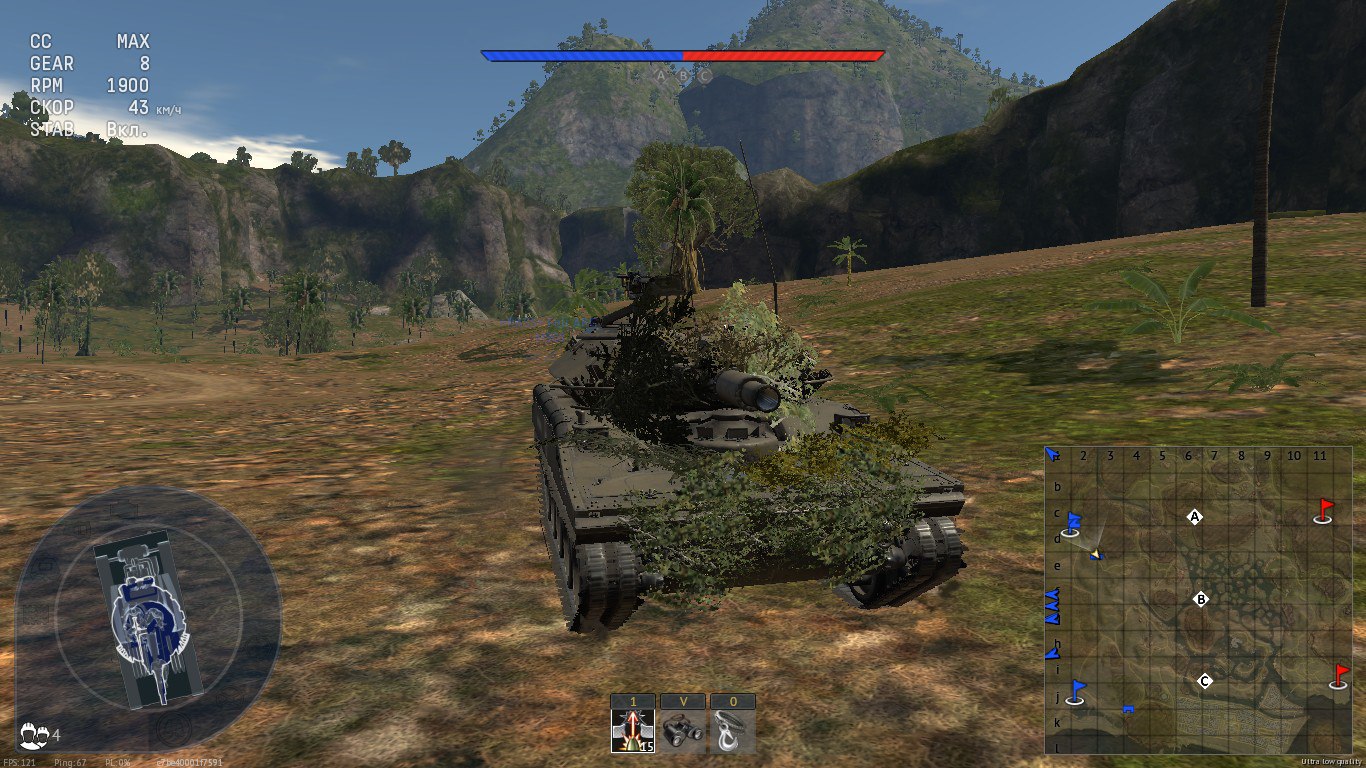Activate the binoculars slot

click(x=683, y=730)
